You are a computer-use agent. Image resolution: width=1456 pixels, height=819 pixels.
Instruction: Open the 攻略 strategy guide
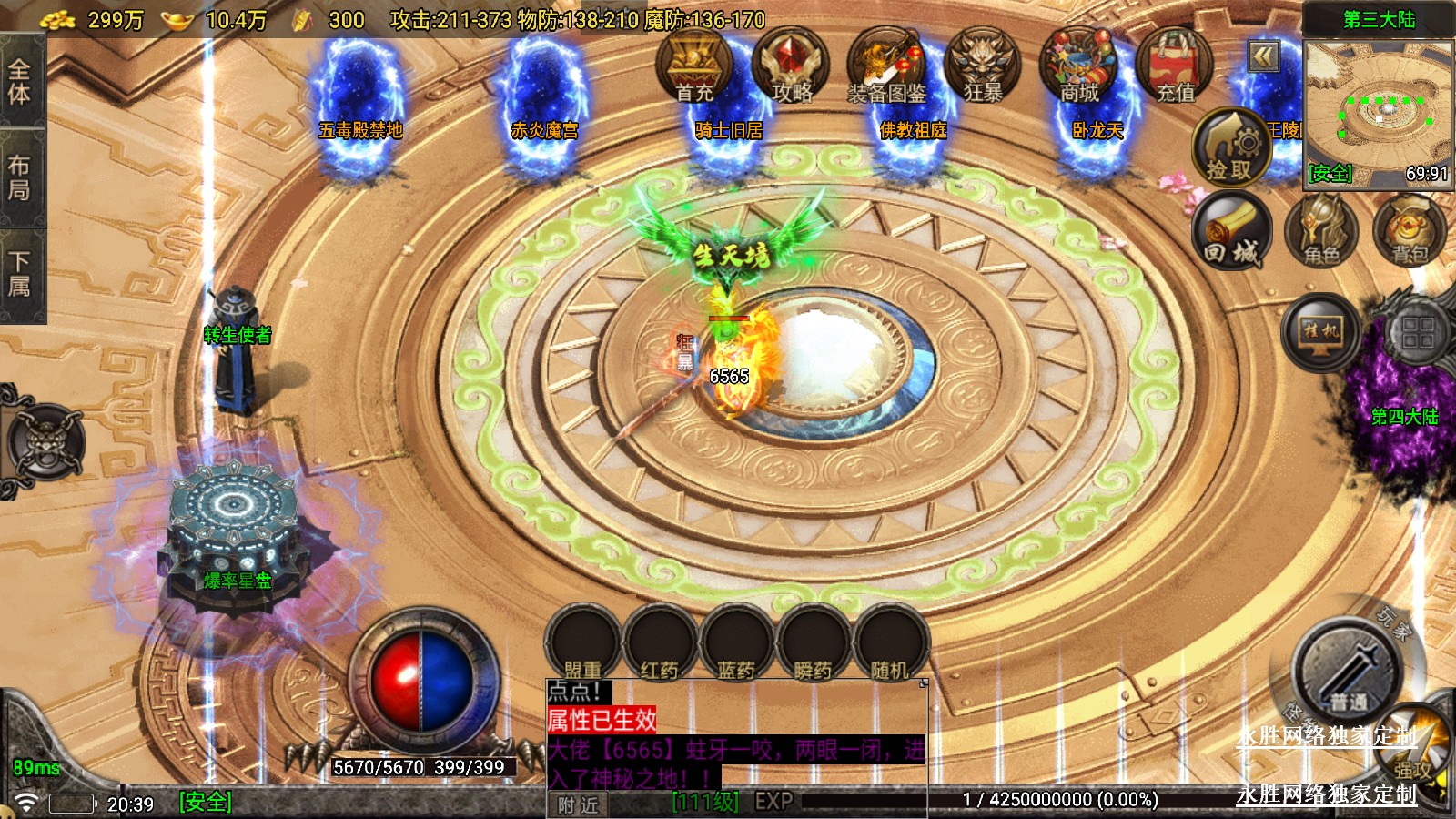coord(790,66)
